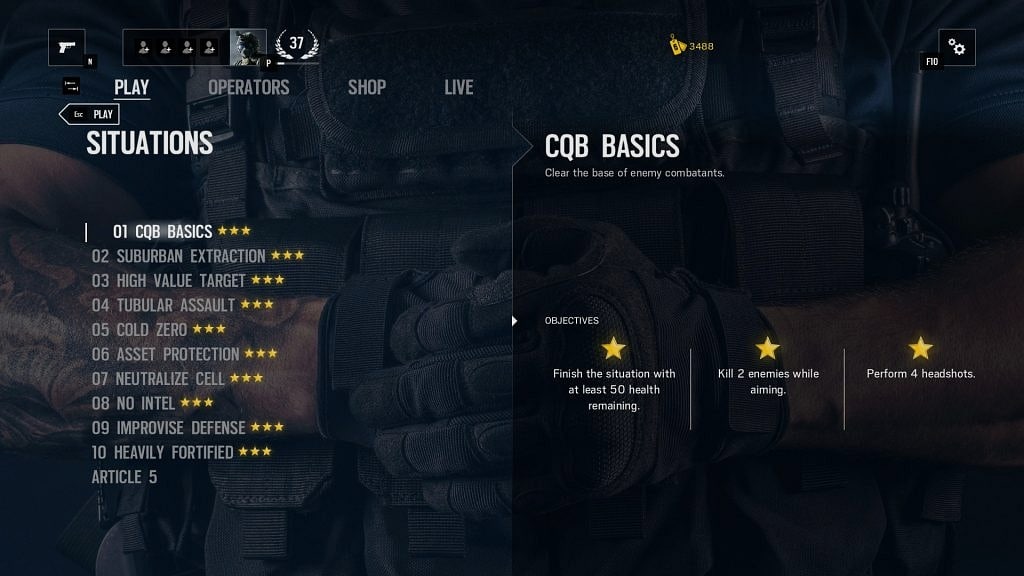The height and width of the screenshot is (576, 1024).
Task: Open the settings gear icon
Action: point(957,47)
